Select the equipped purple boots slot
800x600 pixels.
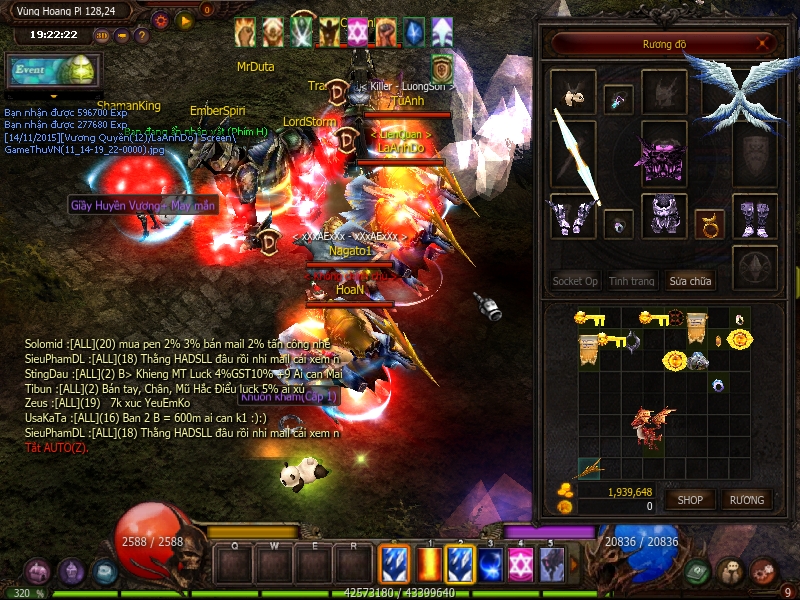(x=755, y=214)
